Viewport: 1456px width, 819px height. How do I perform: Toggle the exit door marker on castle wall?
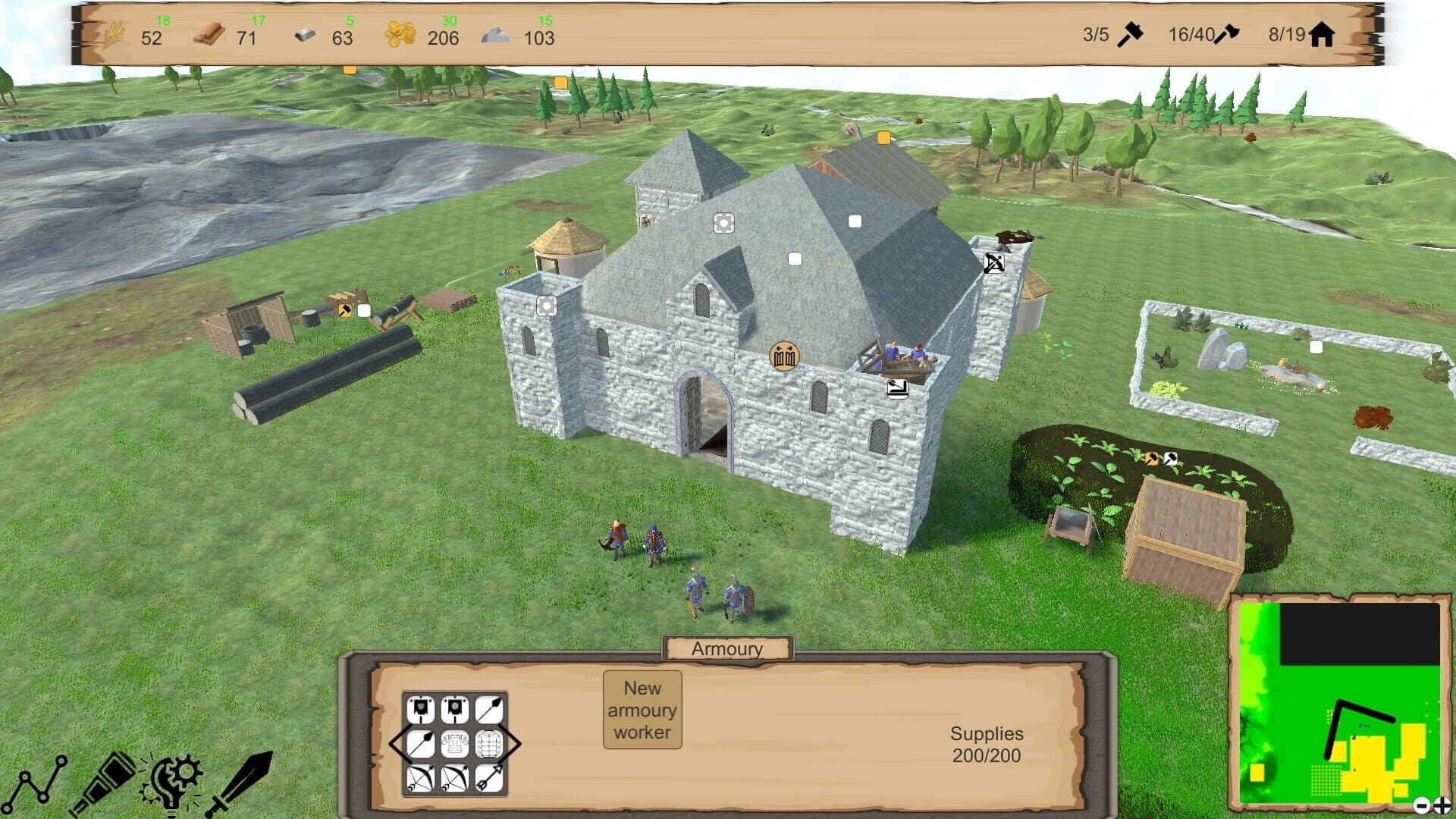point(896,388)
